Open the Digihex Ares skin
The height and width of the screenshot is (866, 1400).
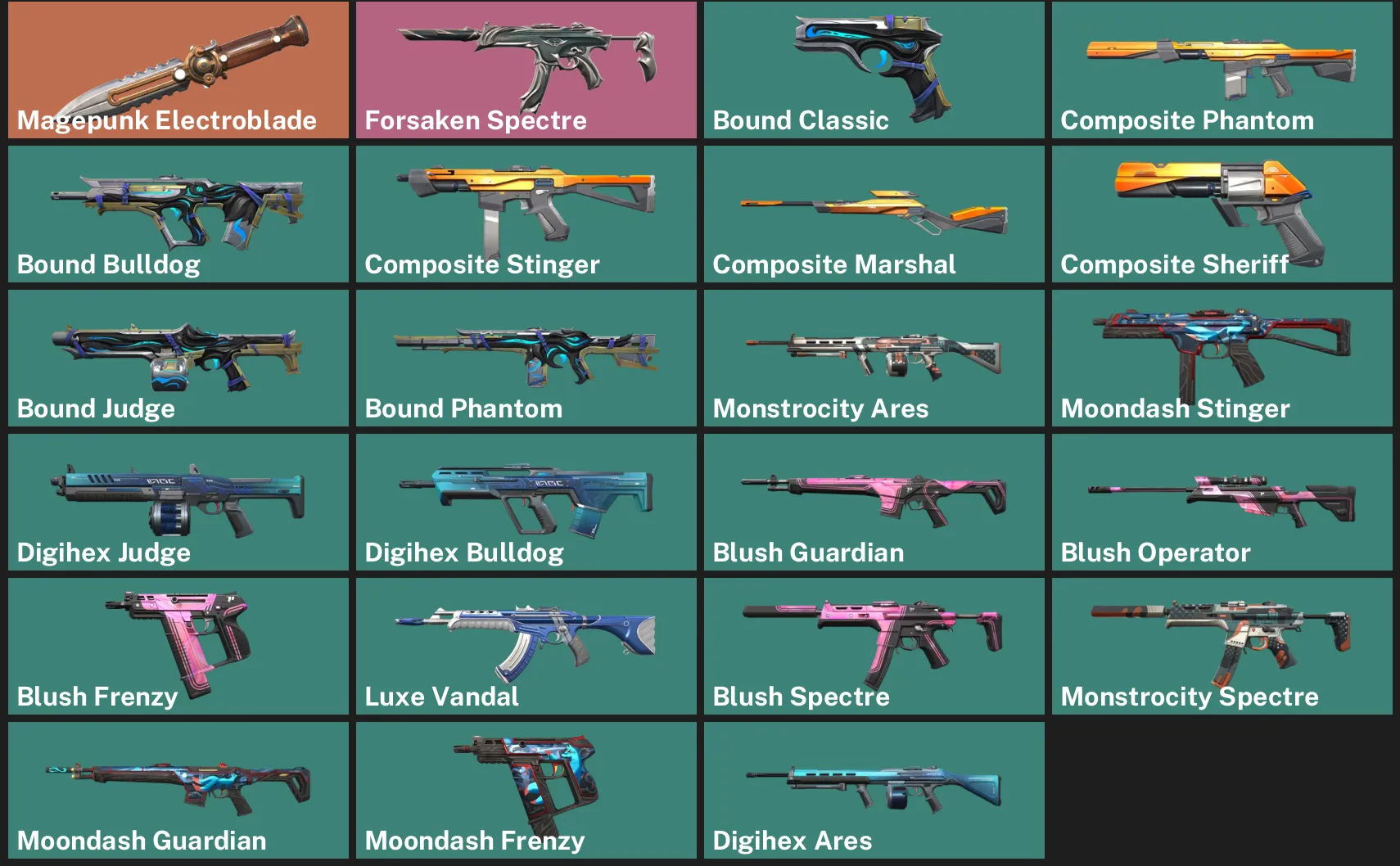873,789
